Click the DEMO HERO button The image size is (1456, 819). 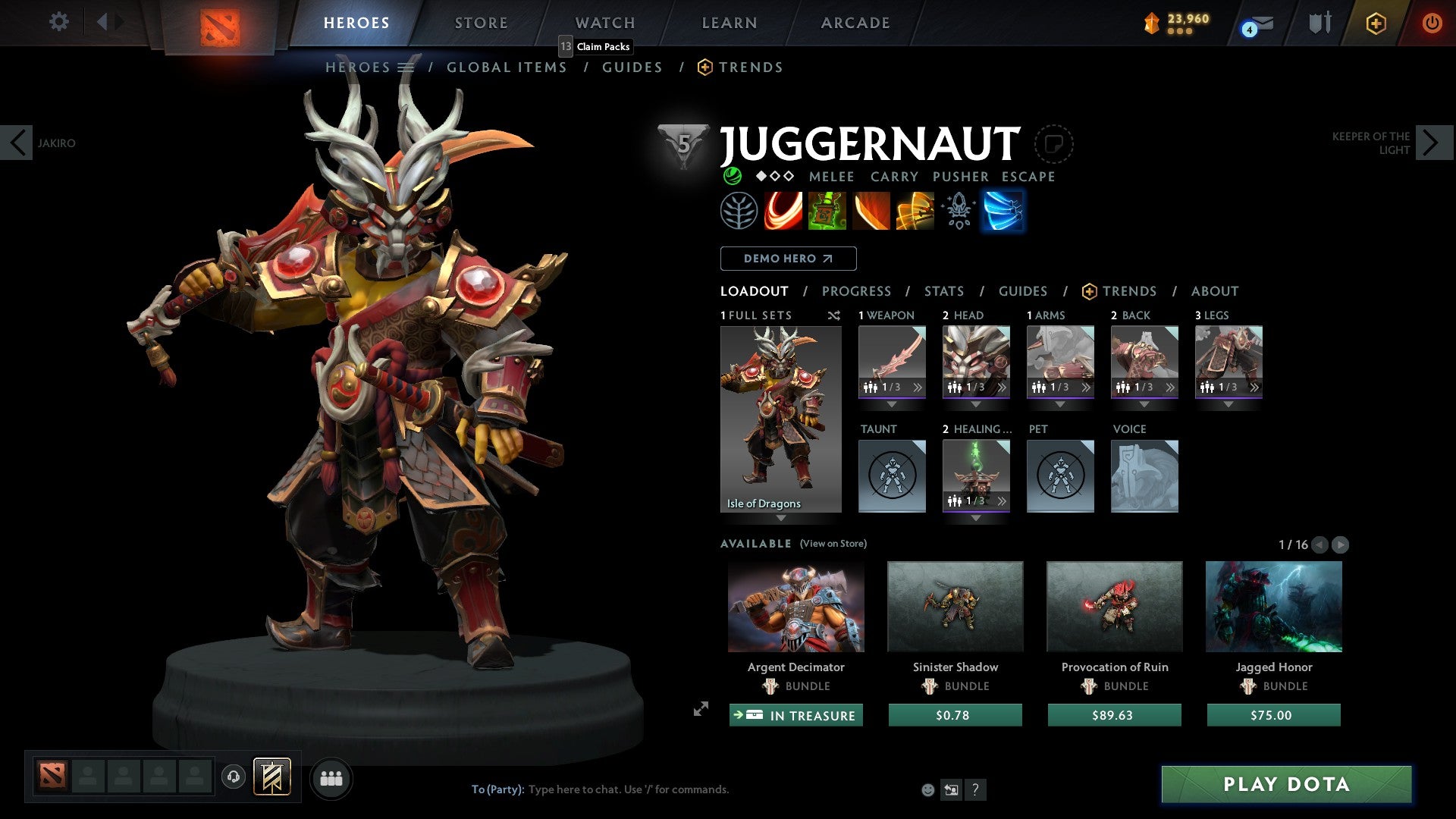point(787,259)
